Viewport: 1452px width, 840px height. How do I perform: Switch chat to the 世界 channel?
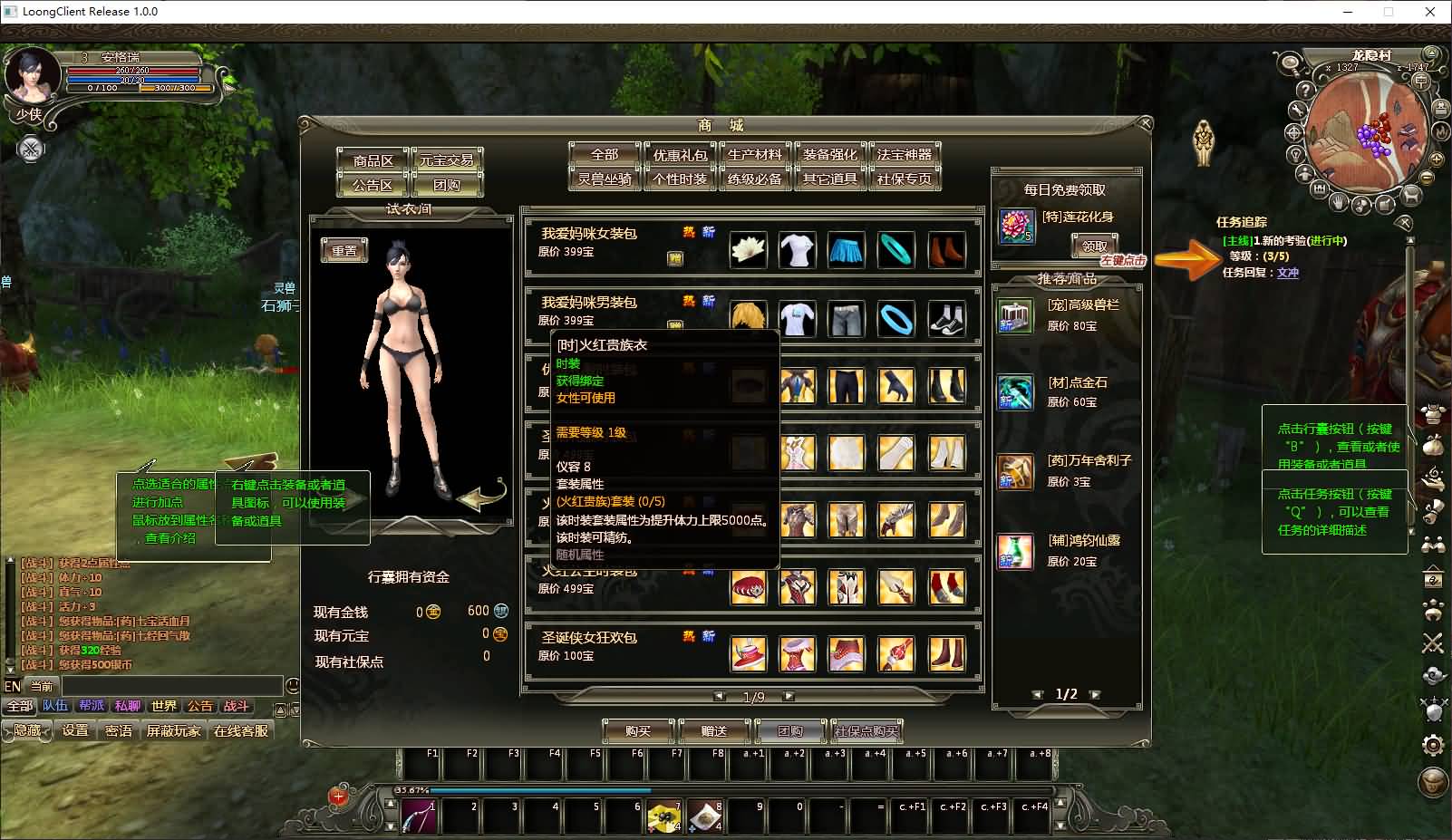(164, 706)
